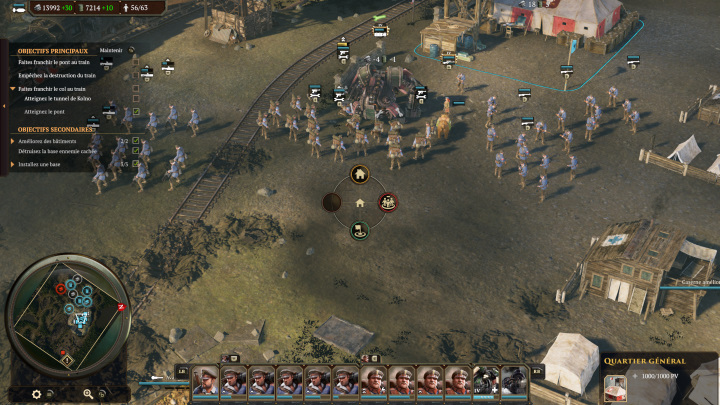Select the top house icon in radial menu
Viewport: 720px width, 405px height.
(x=360, y=175)
